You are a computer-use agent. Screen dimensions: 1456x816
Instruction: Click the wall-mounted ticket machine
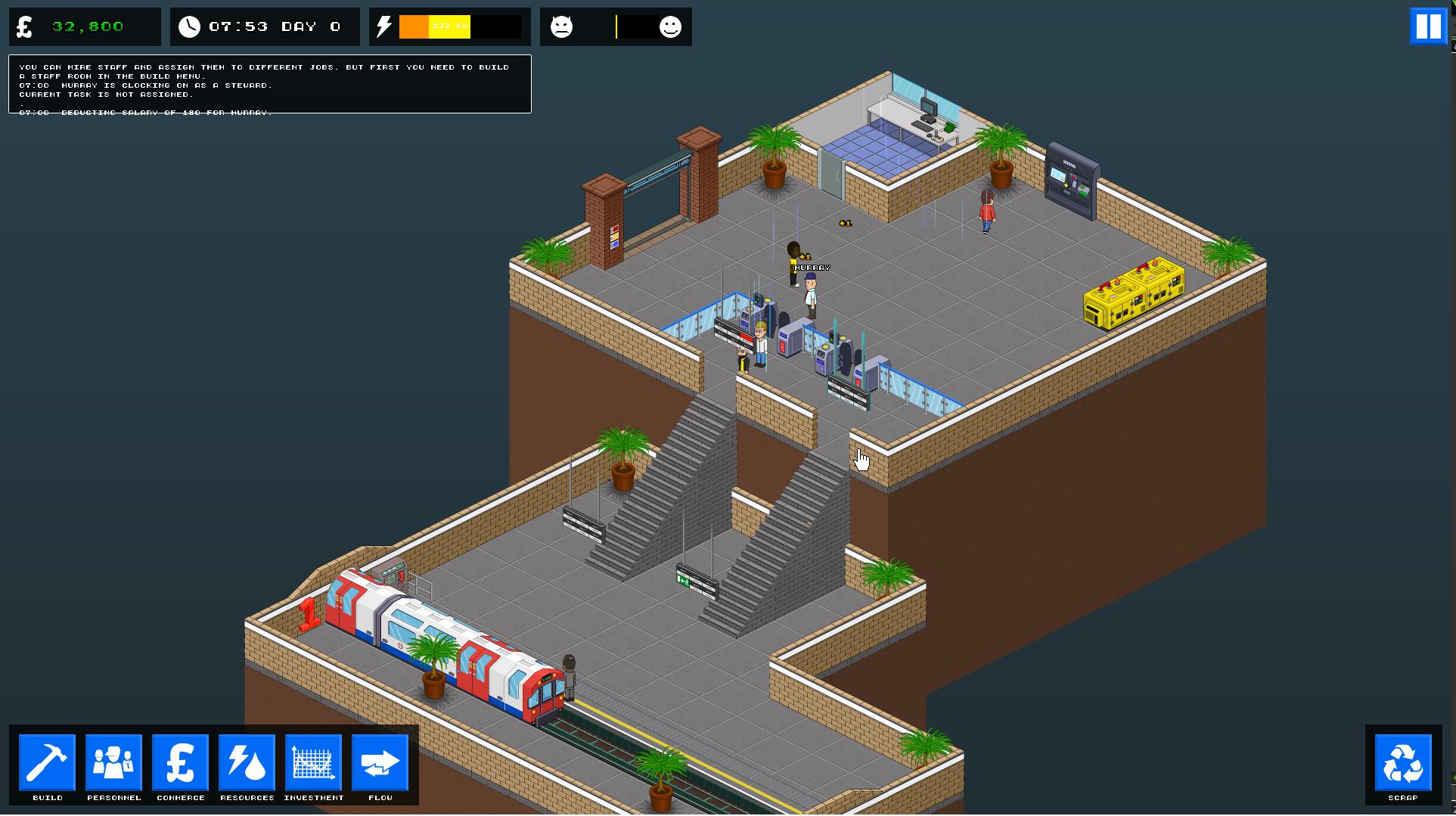click(1069, 182)
